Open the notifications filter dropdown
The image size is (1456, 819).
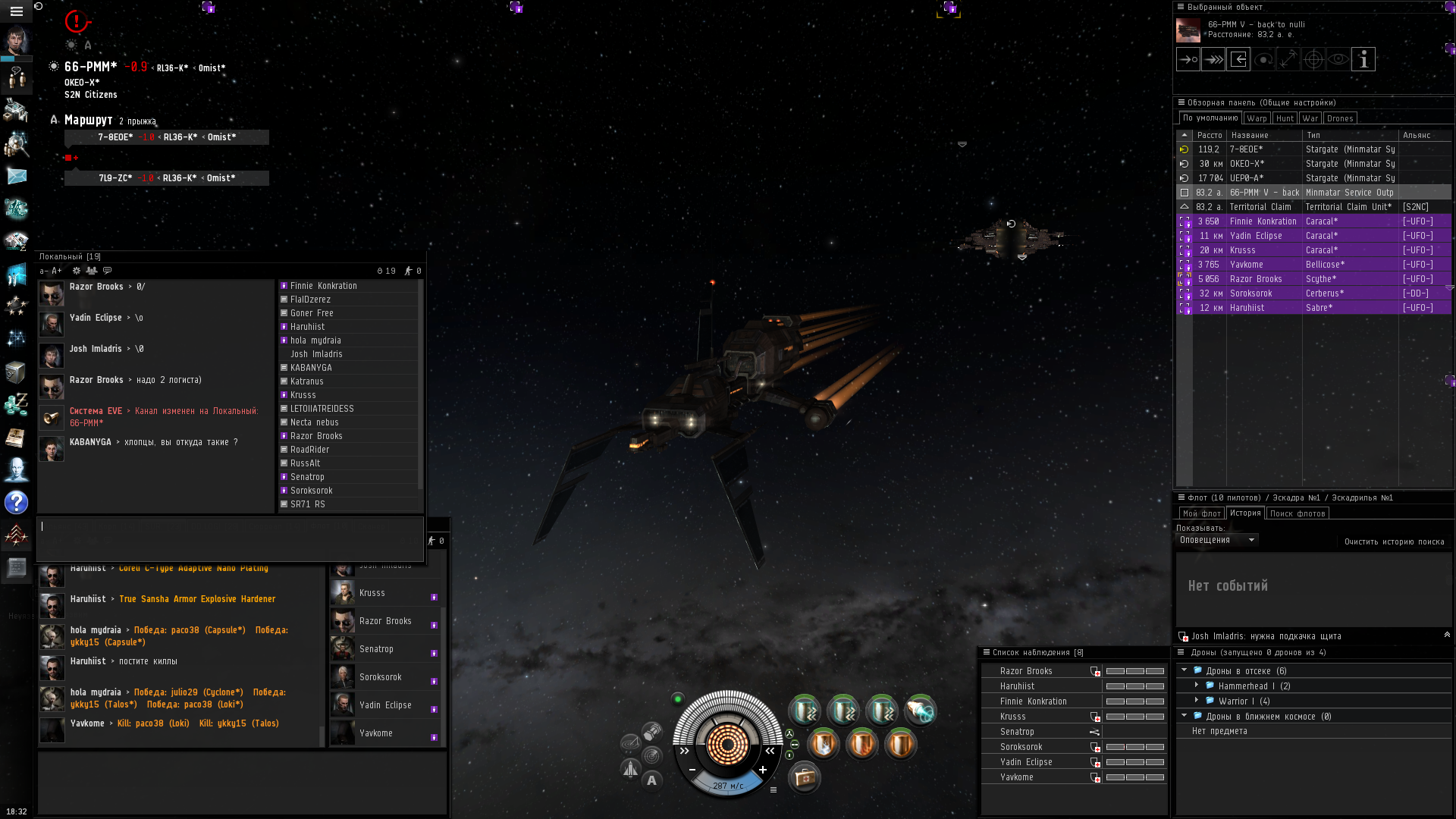[1217, 540]
